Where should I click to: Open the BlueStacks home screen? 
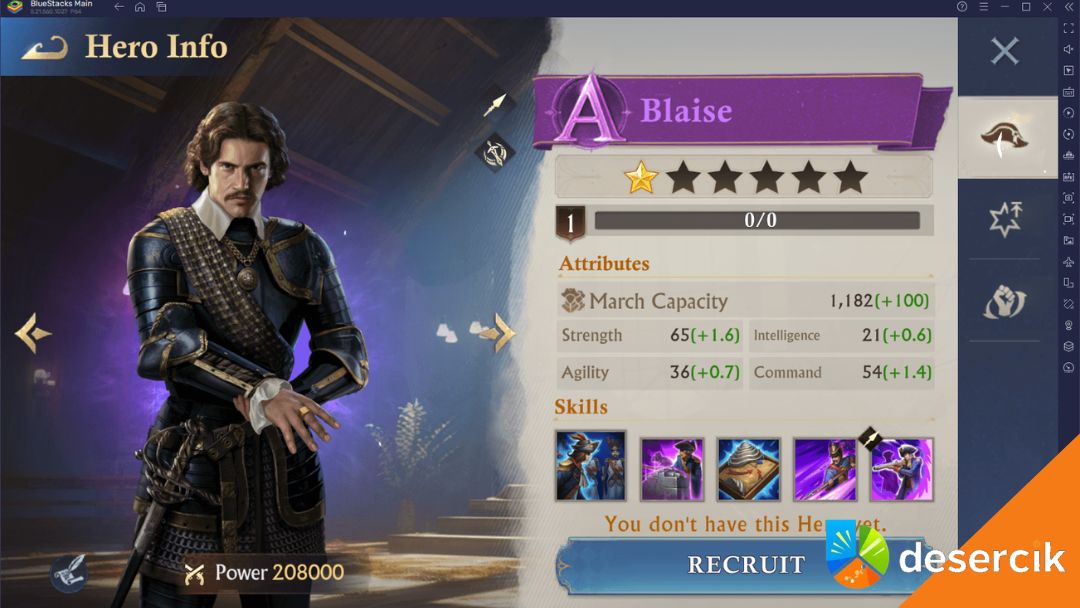[x=140, y=7]
